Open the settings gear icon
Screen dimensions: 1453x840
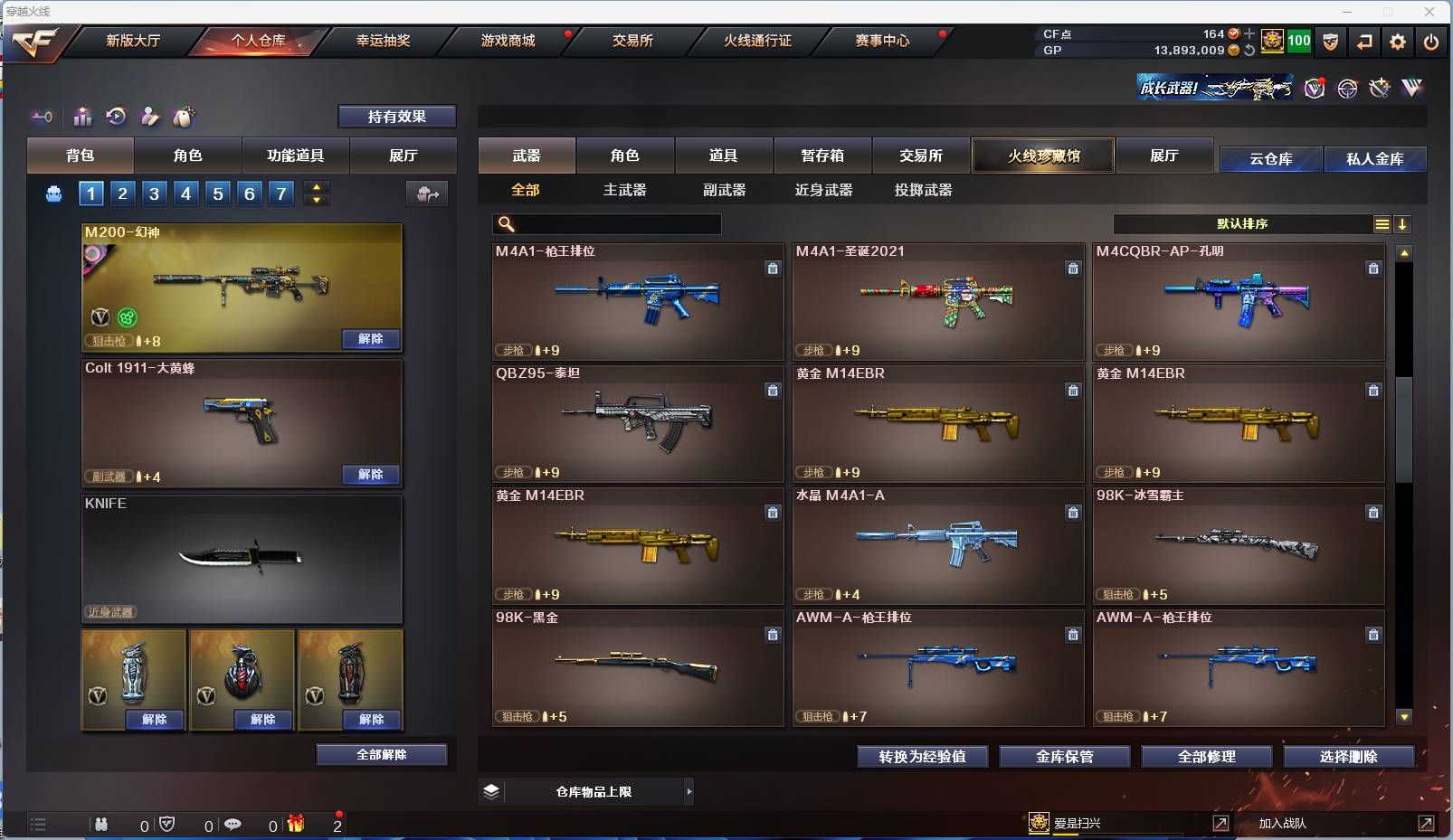coord(1397,42)
